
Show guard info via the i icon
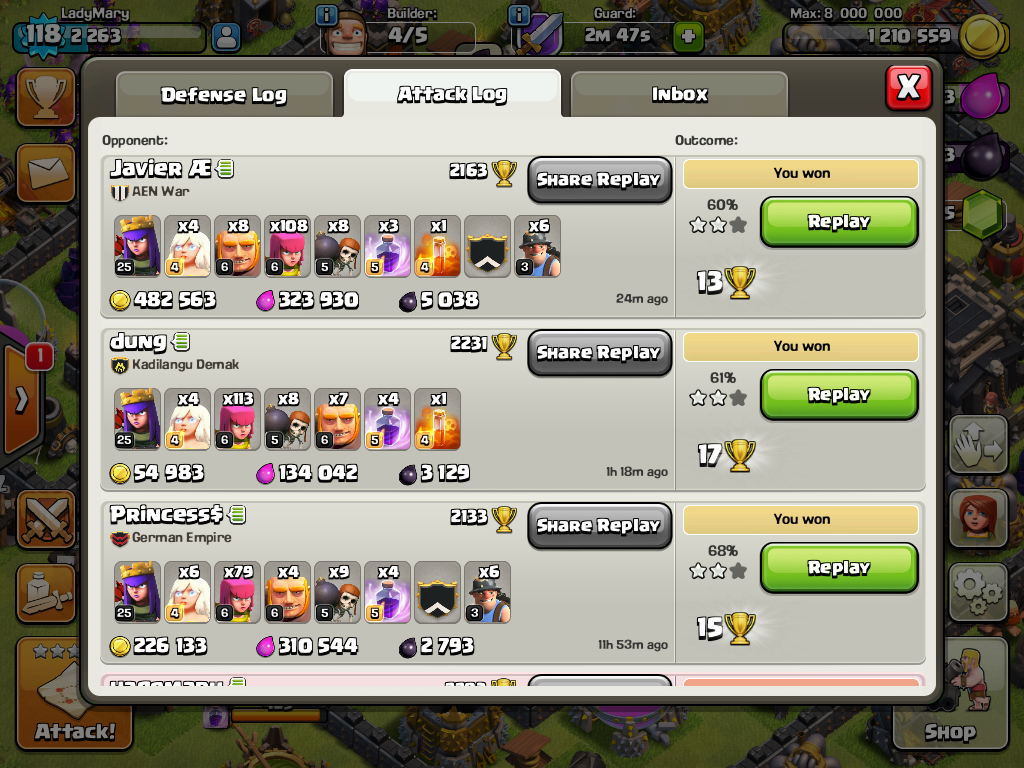(x=519, y=15)
